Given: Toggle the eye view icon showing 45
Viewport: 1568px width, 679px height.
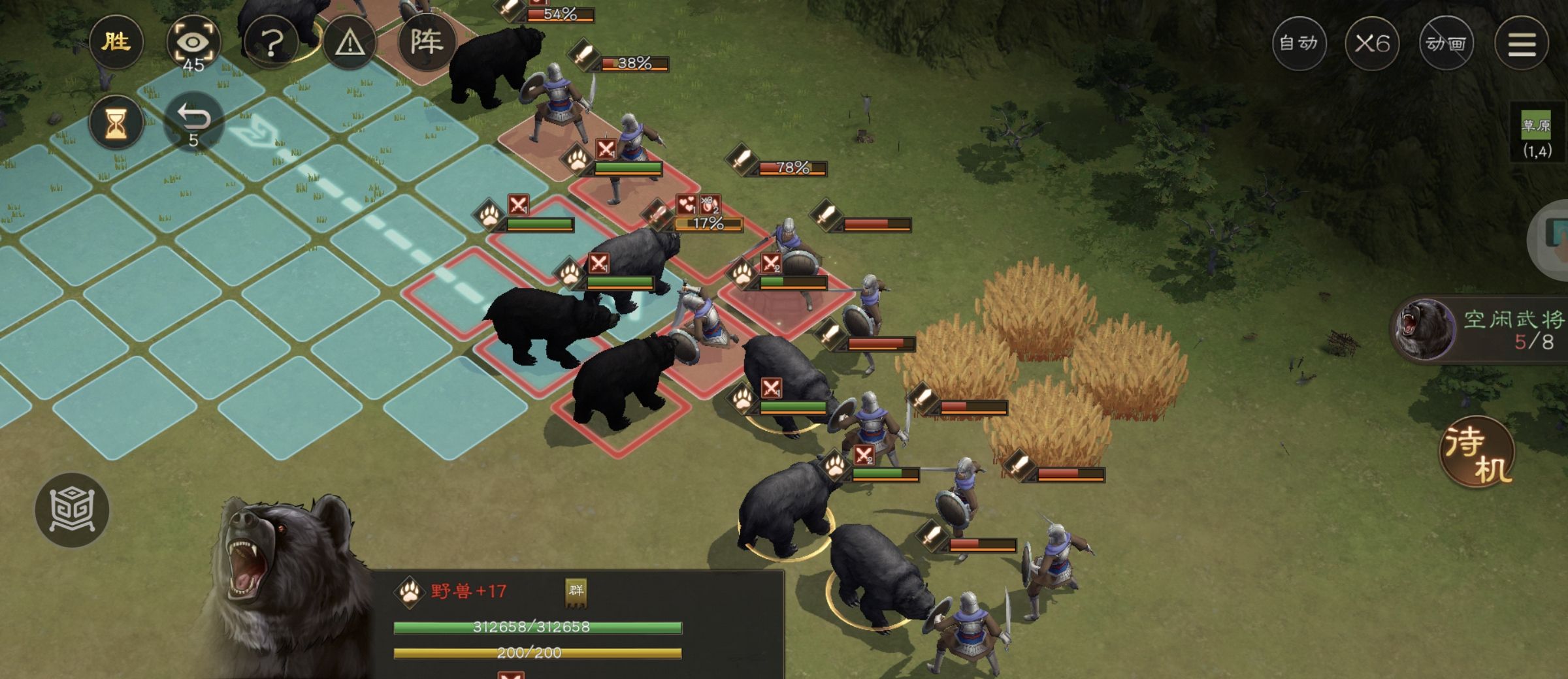Looking at the screenshot, I should (193, 43).
